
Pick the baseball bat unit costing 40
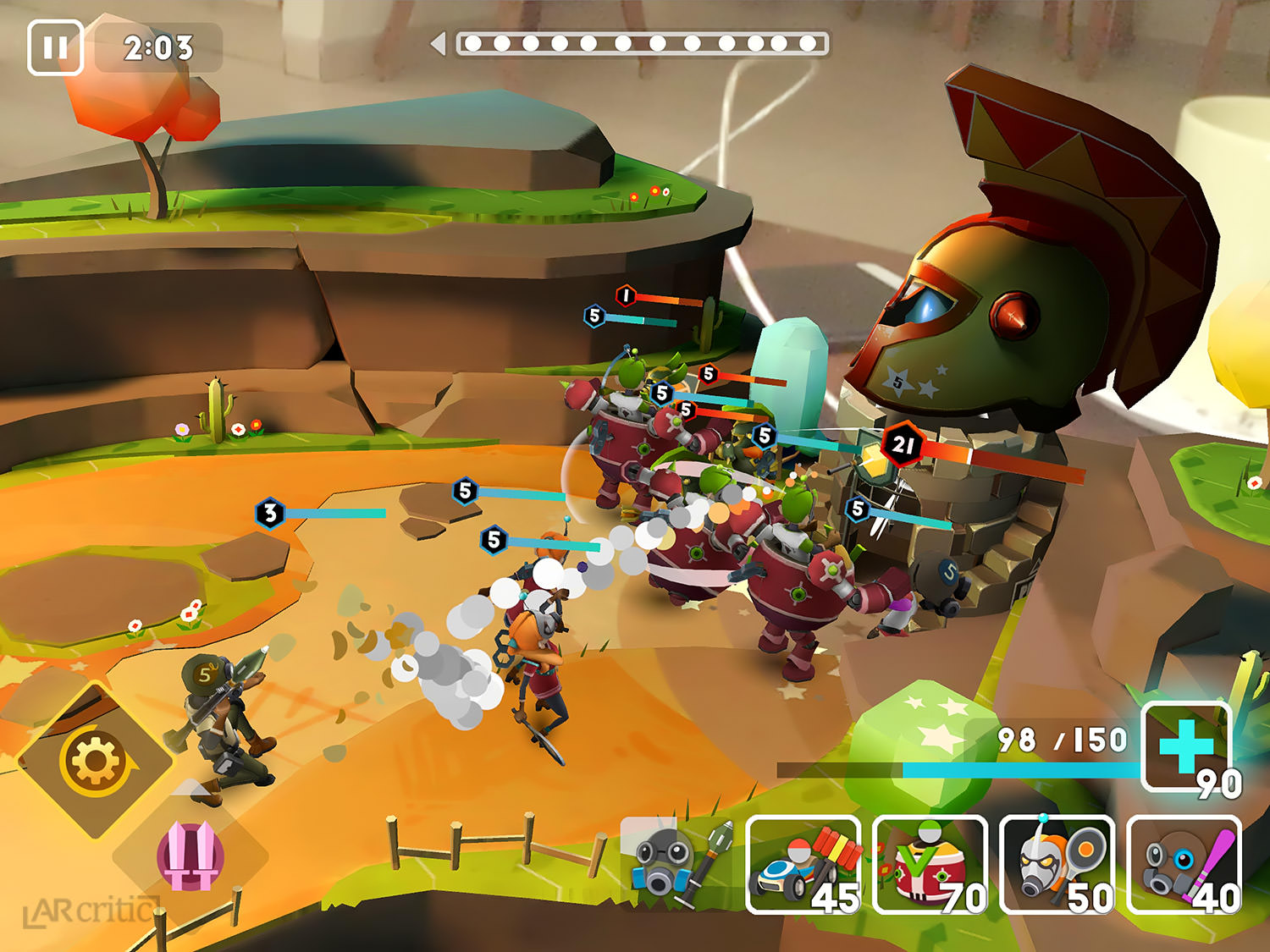click(x=1184, y=865)
